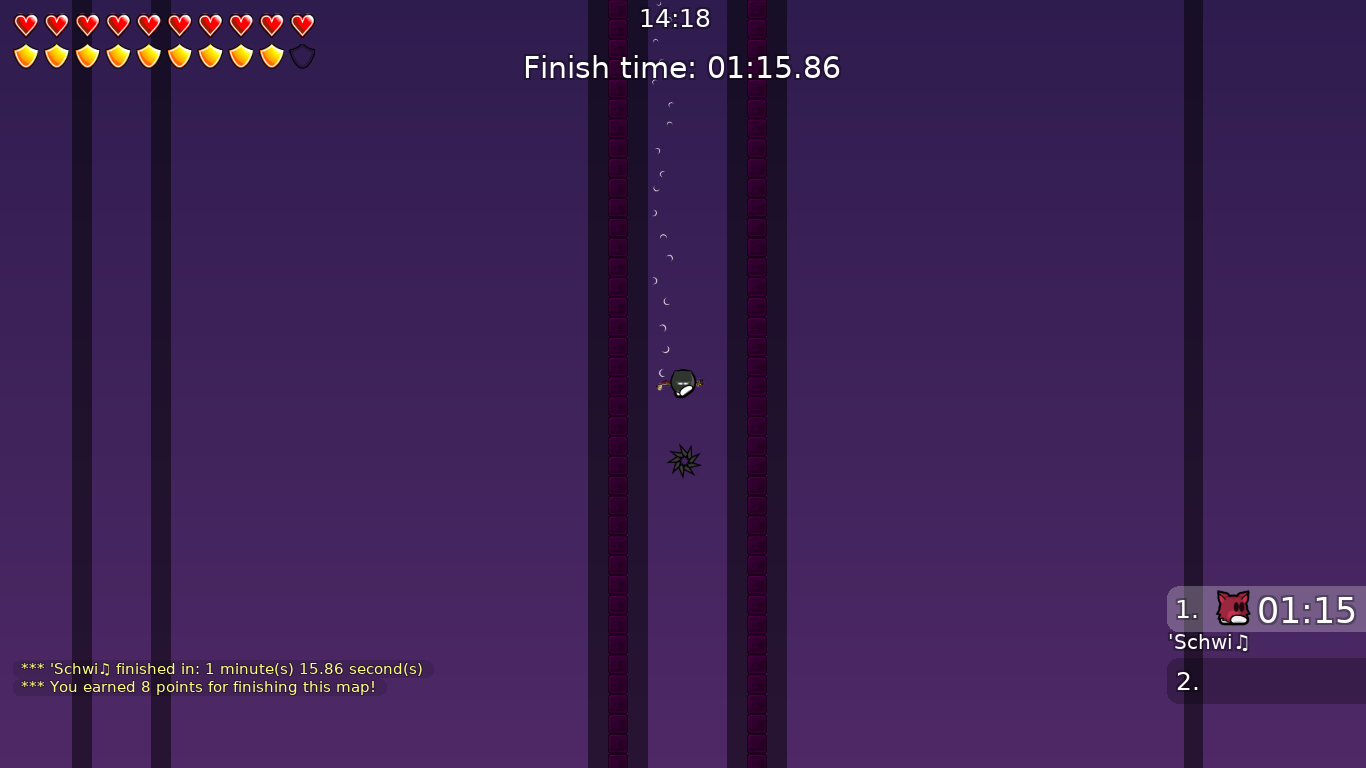
Task: Click the right chain-link climbing column
Action: click(x=756, y=400)
